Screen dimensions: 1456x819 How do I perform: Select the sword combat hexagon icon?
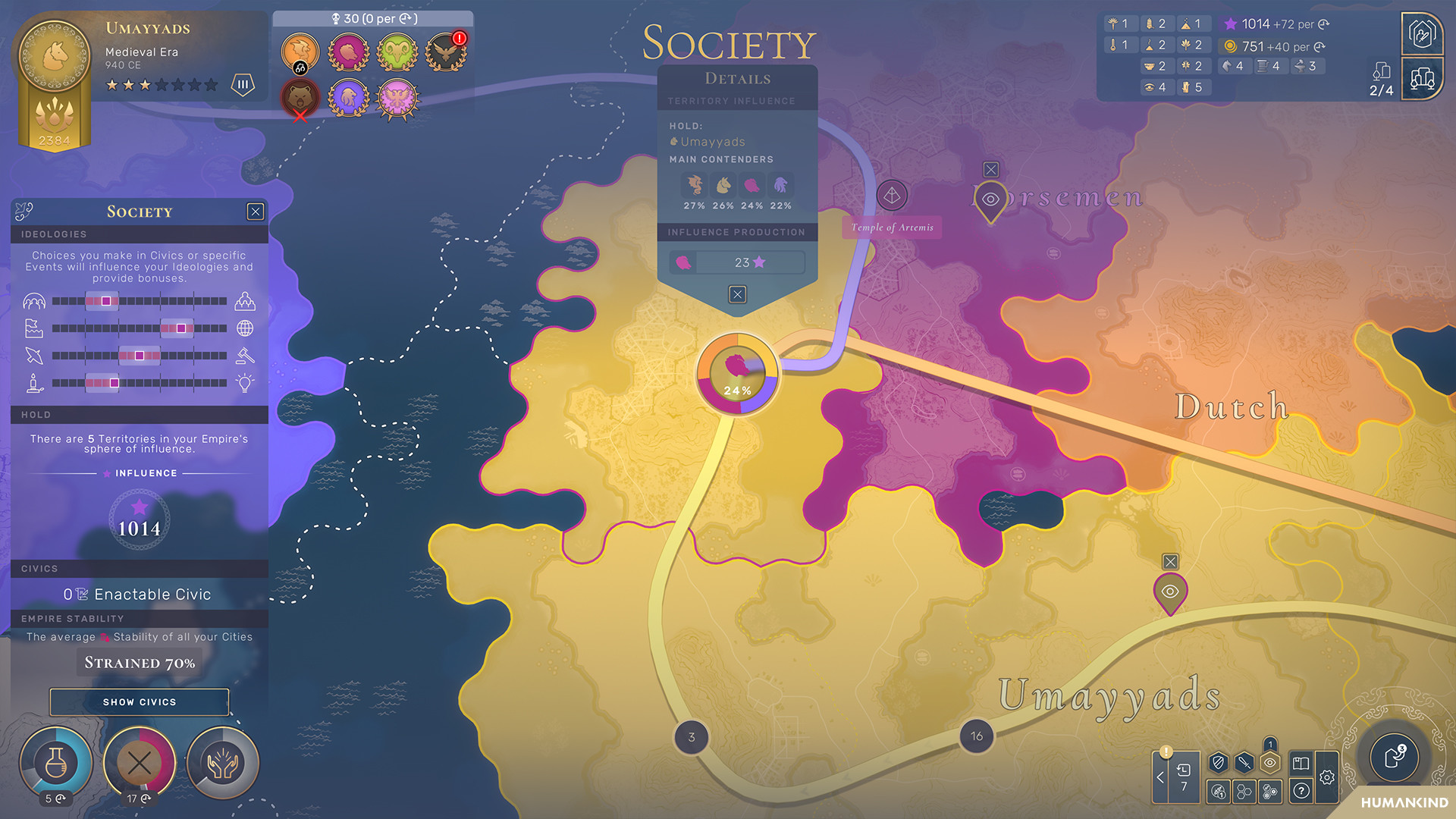pyautogui.click(x=1244, y=763)
